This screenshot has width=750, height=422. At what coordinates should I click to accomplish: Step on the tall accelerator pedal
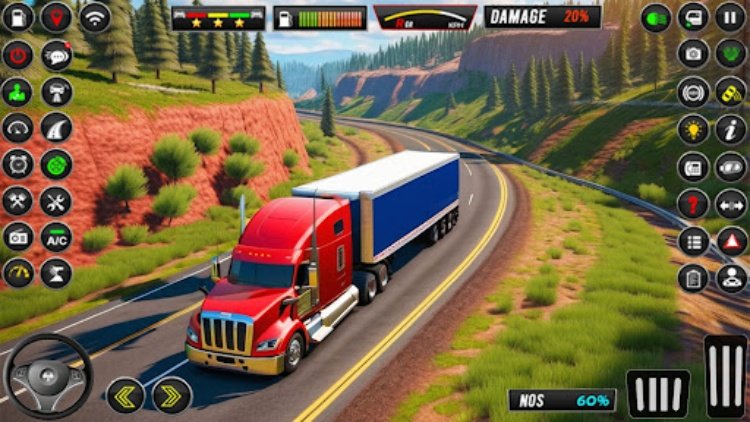click(725, 375)
